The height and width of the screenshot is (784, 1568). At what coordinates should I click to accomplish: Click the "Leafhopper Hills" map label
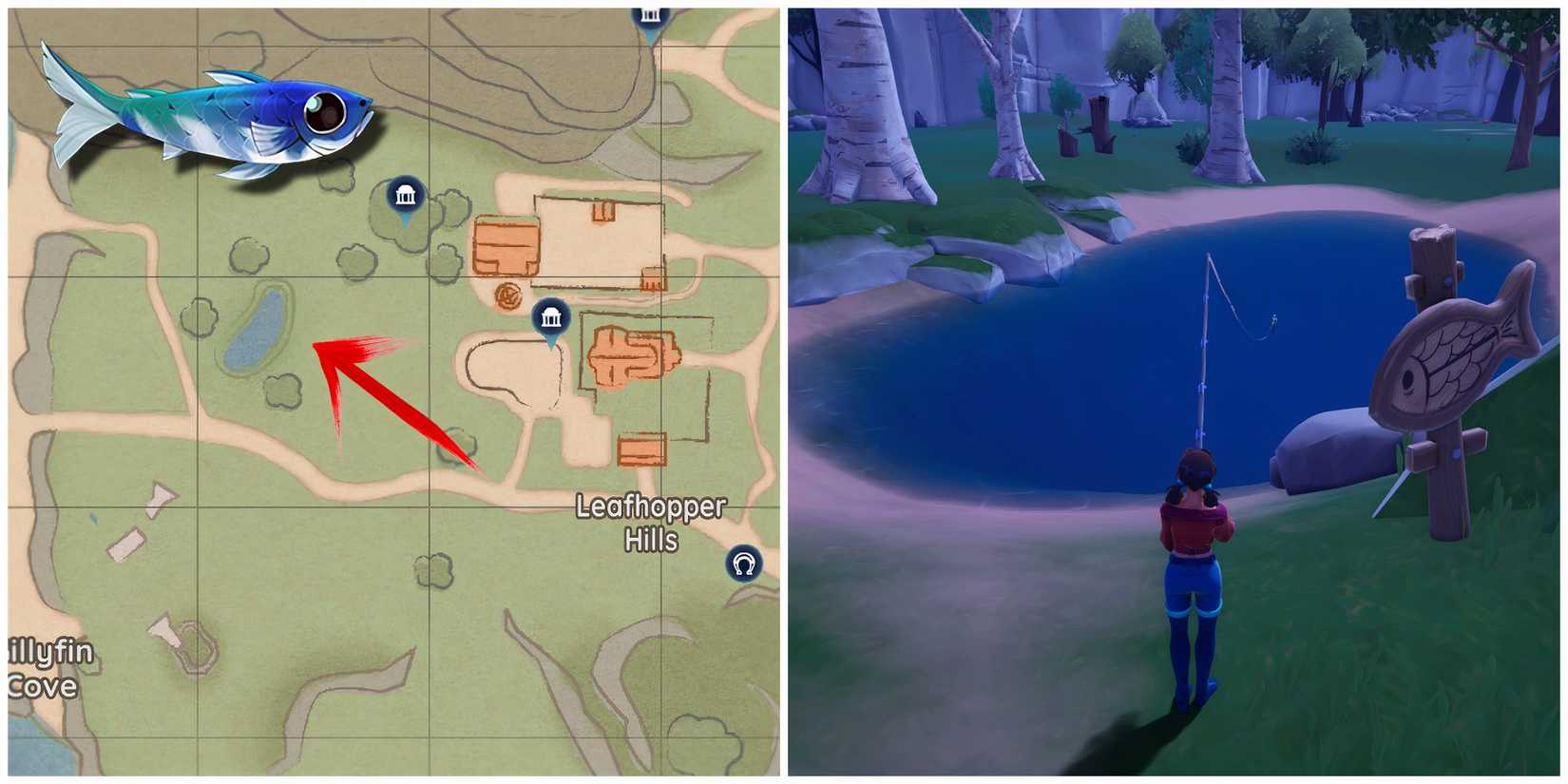click(x=651, y=523)
